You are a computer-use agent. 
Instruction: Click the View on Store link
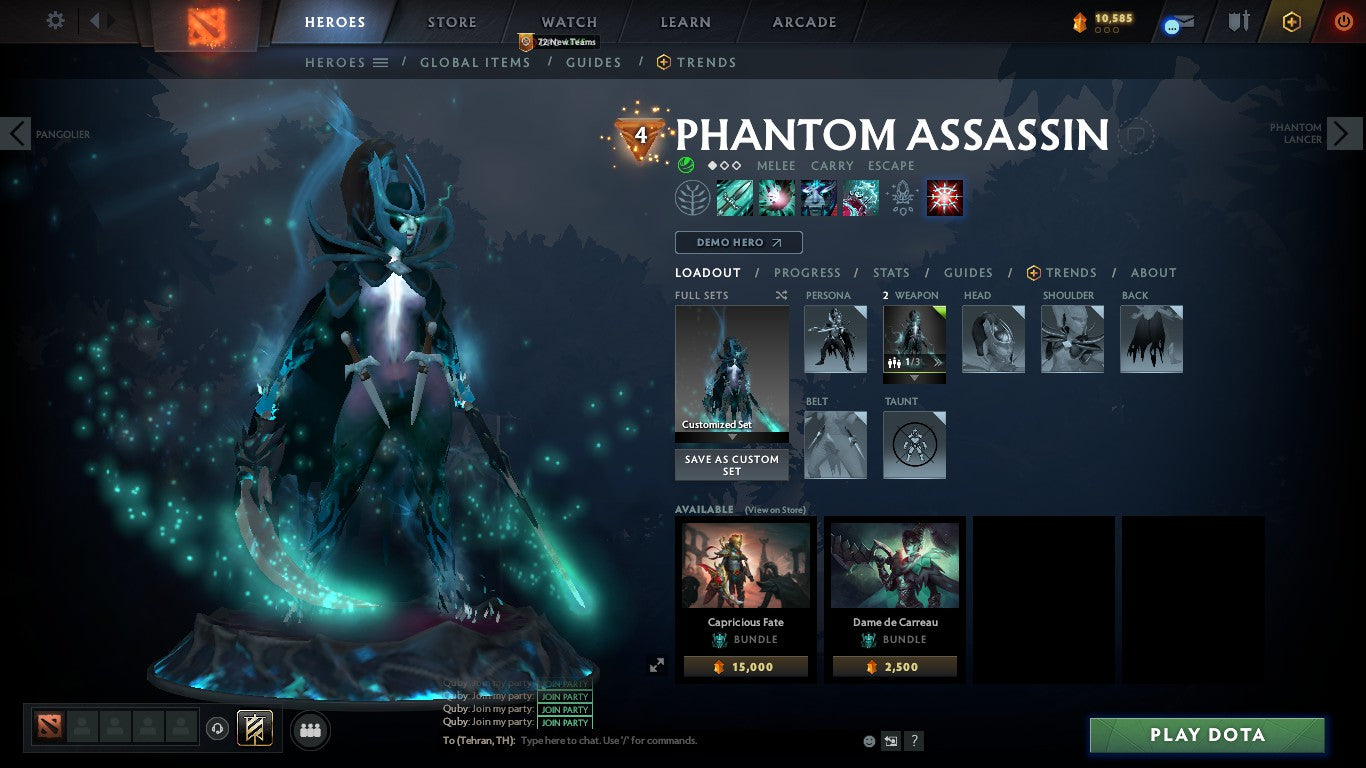point(776,509)
